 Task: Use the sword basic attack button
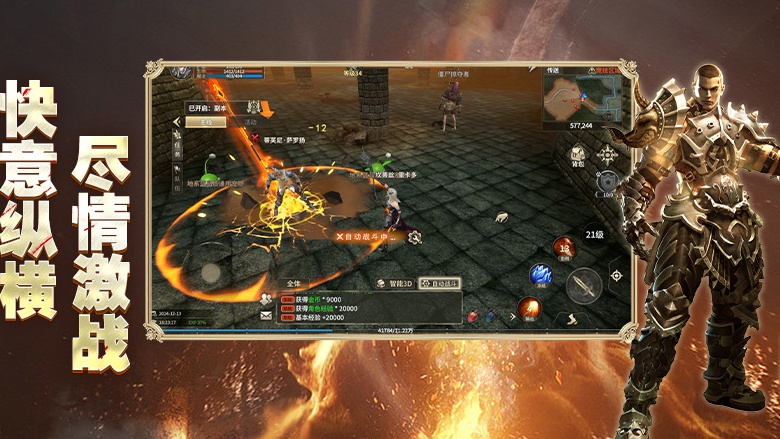coord(584,285)
